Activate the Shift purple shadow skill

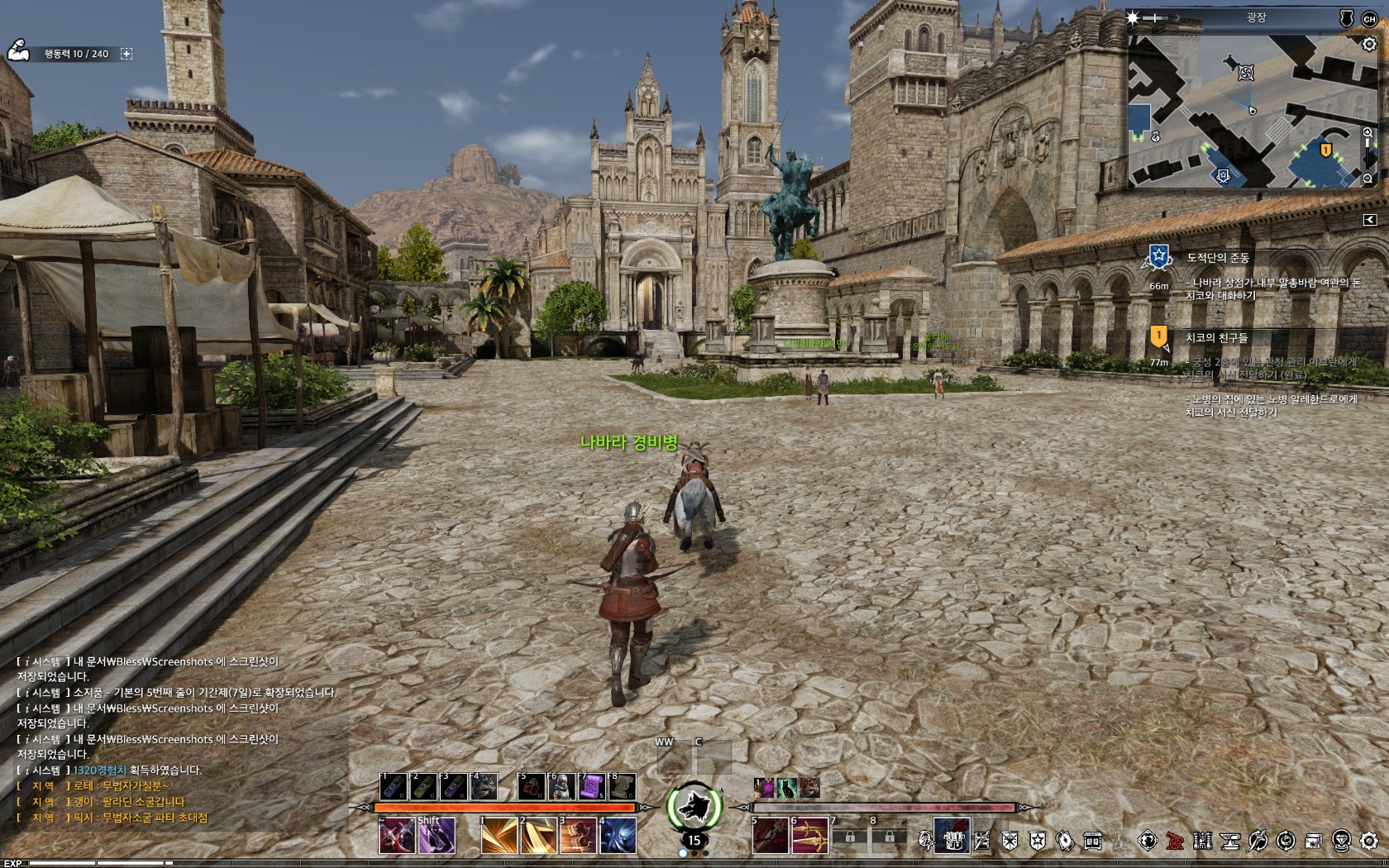[436, 836]
